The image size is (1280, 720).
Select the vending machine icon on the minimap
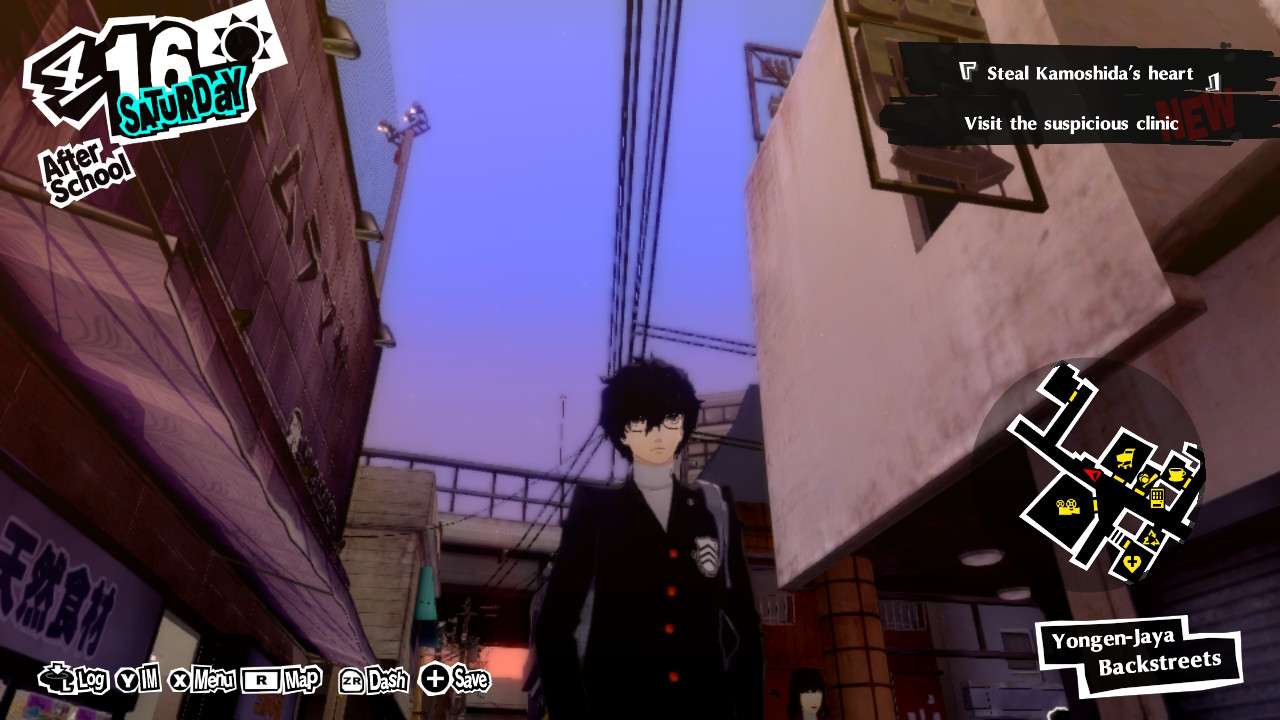pos(1157,497)
